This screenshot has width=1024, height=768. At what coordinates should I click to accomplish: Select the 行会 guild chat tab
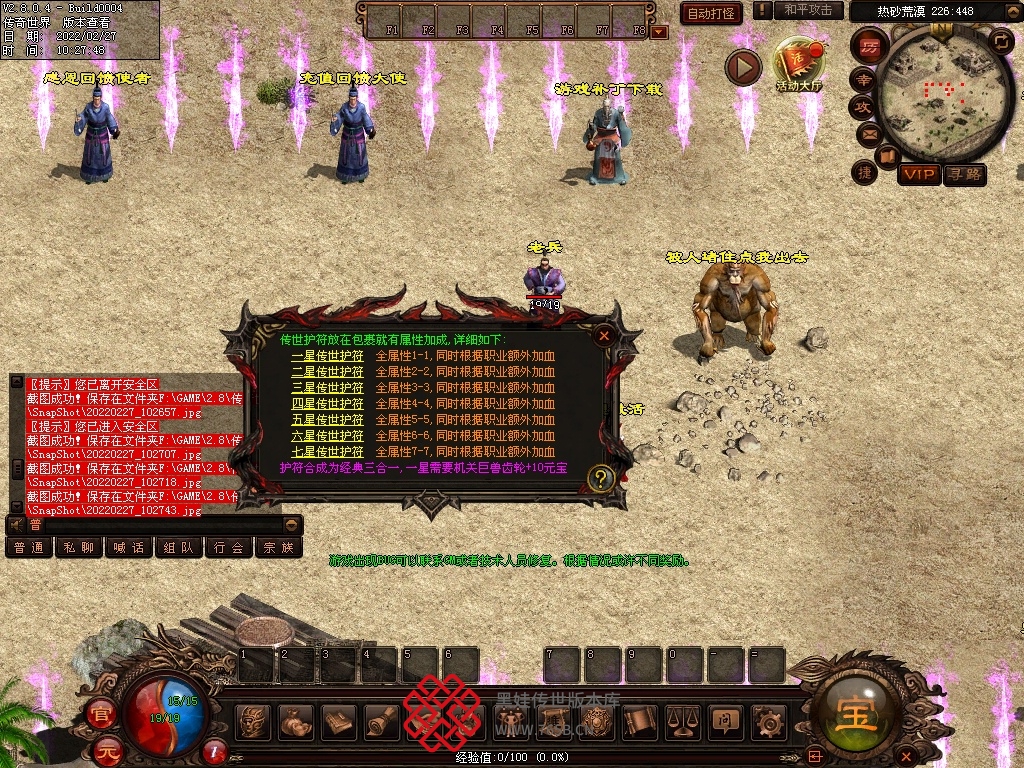[x=229, y=547]
